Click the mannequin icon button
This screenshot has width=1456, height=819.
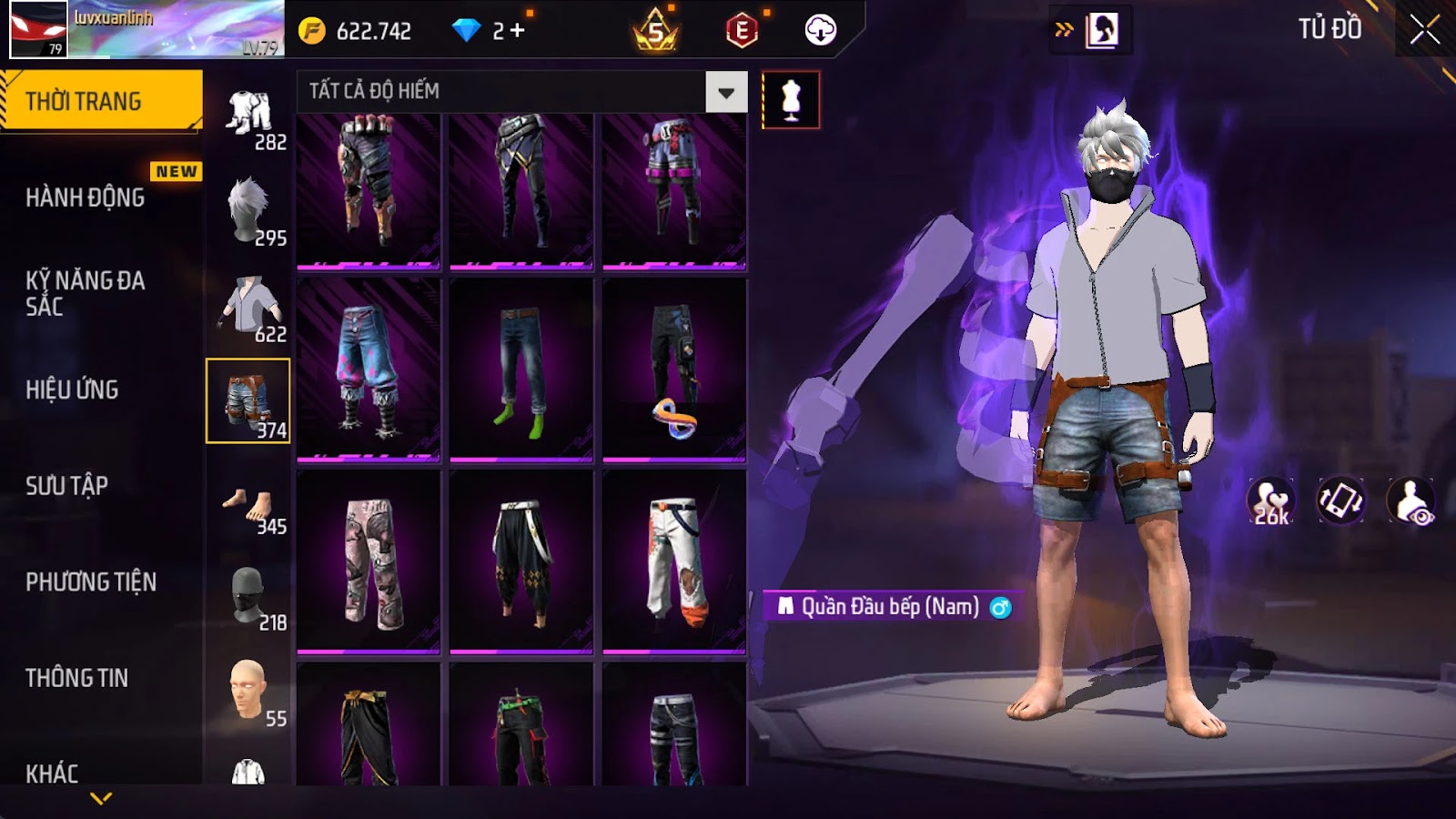[790, 100]
